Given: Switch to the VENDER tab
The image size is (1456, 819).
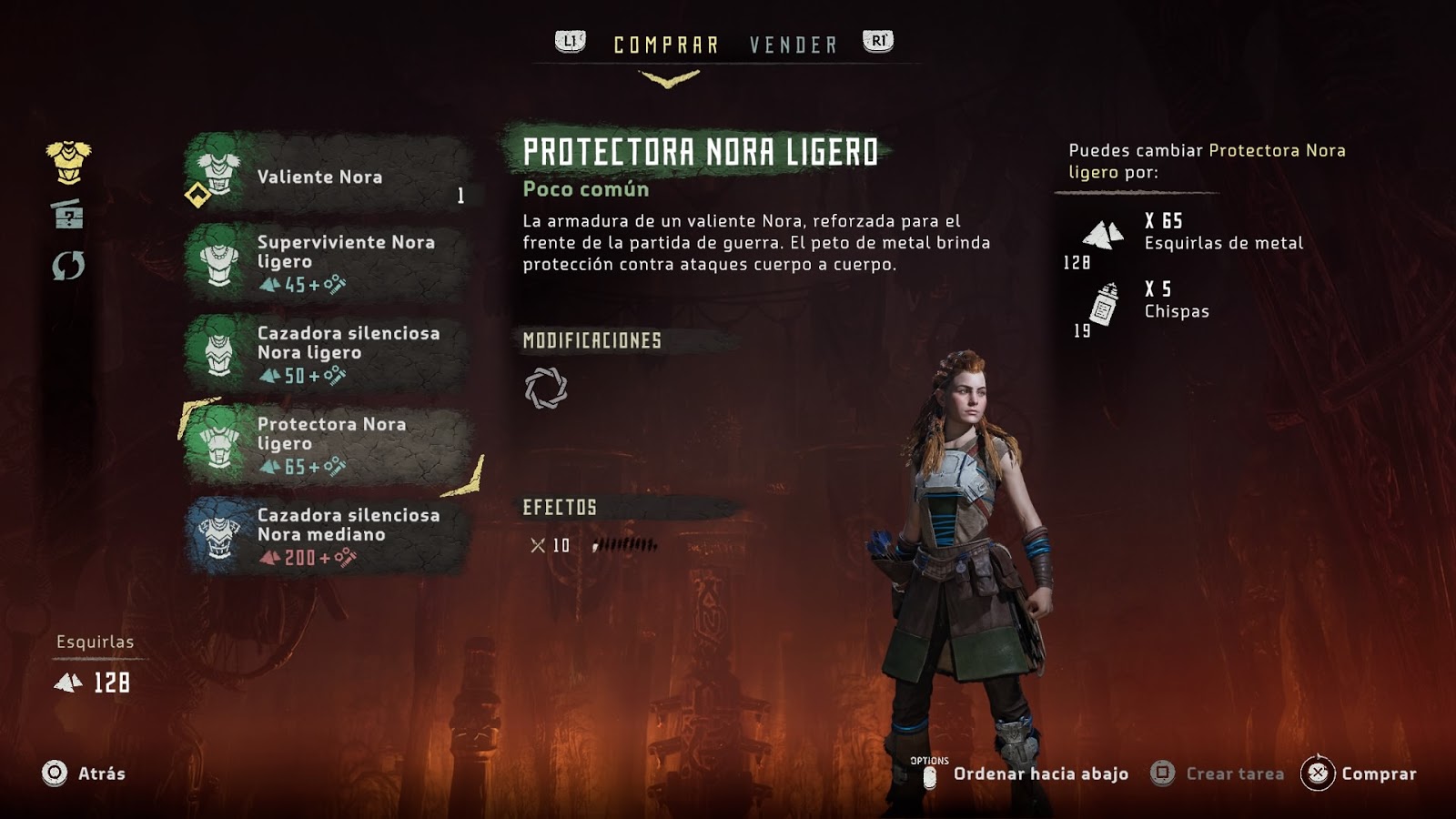Looking at the screenshot, I should (791, 43).
